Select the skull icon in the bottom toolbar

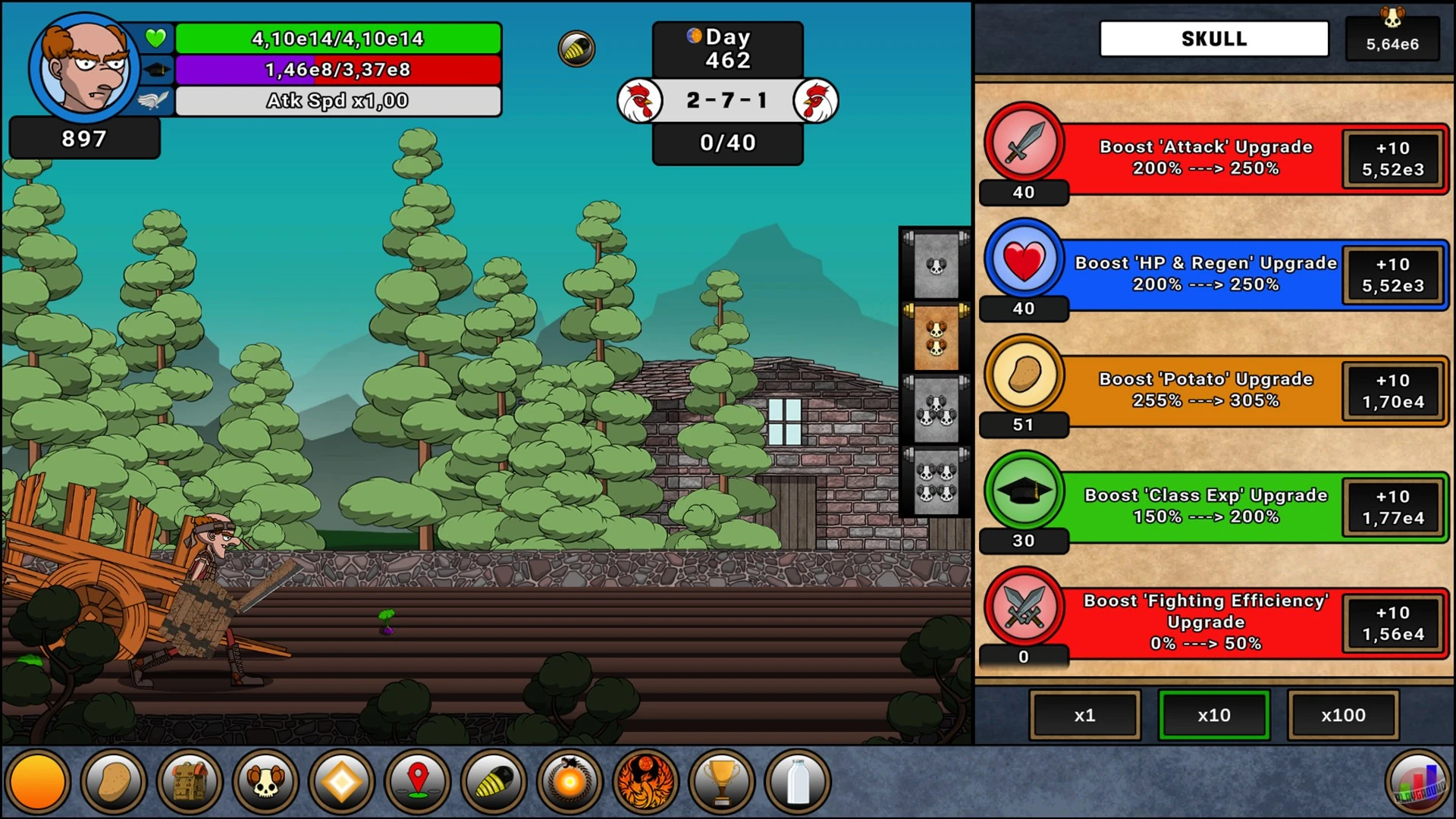[x=265, y=781]
